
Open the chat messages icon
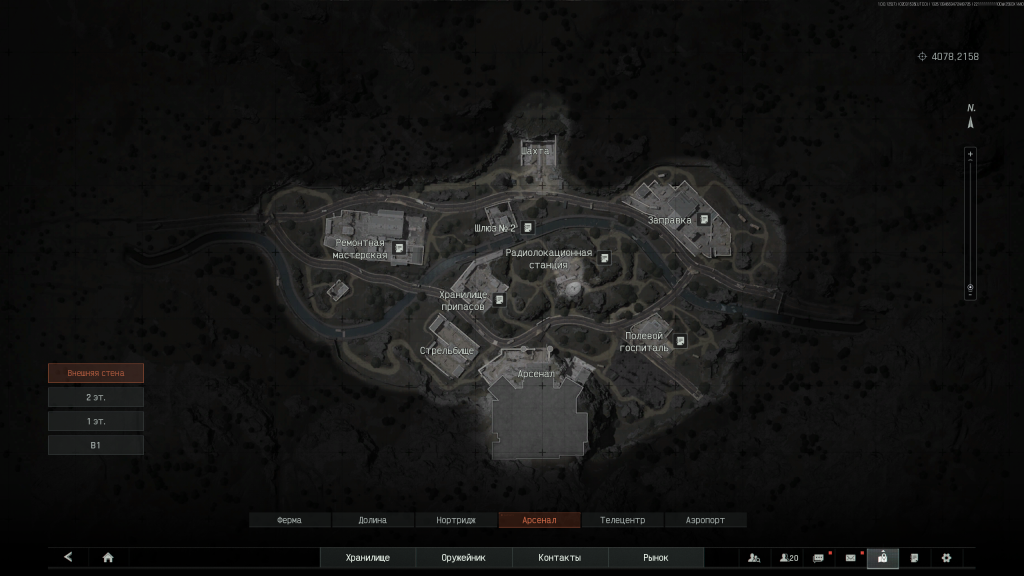(819, 558)
